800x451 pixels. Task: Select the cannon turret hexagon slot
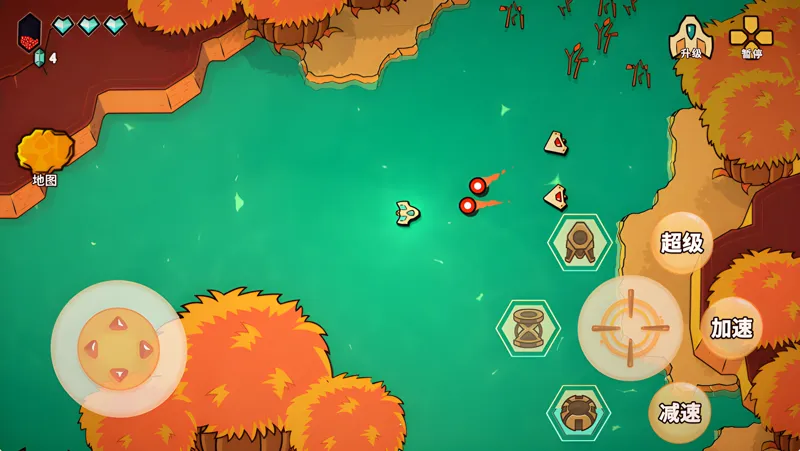point(579,242)
